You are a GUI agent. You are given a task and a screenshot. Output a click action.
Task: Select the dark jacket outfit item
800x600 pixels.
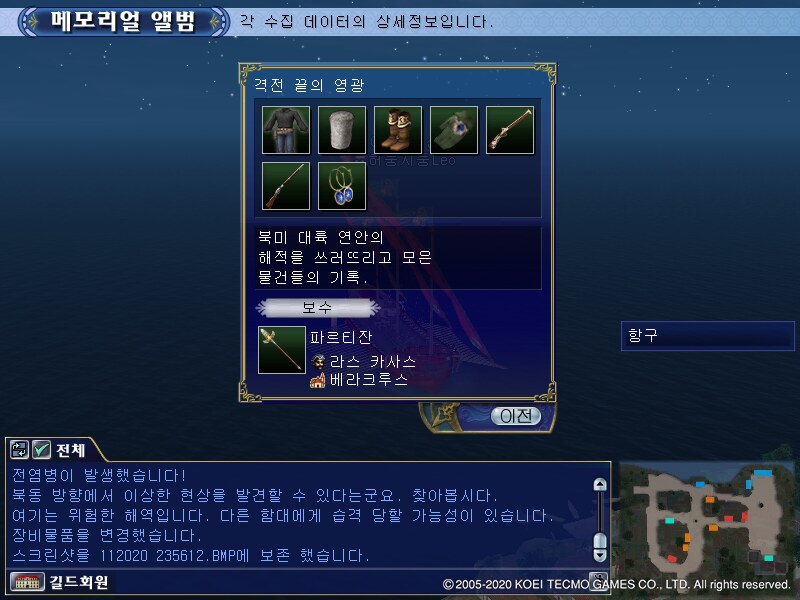[286, 130]
